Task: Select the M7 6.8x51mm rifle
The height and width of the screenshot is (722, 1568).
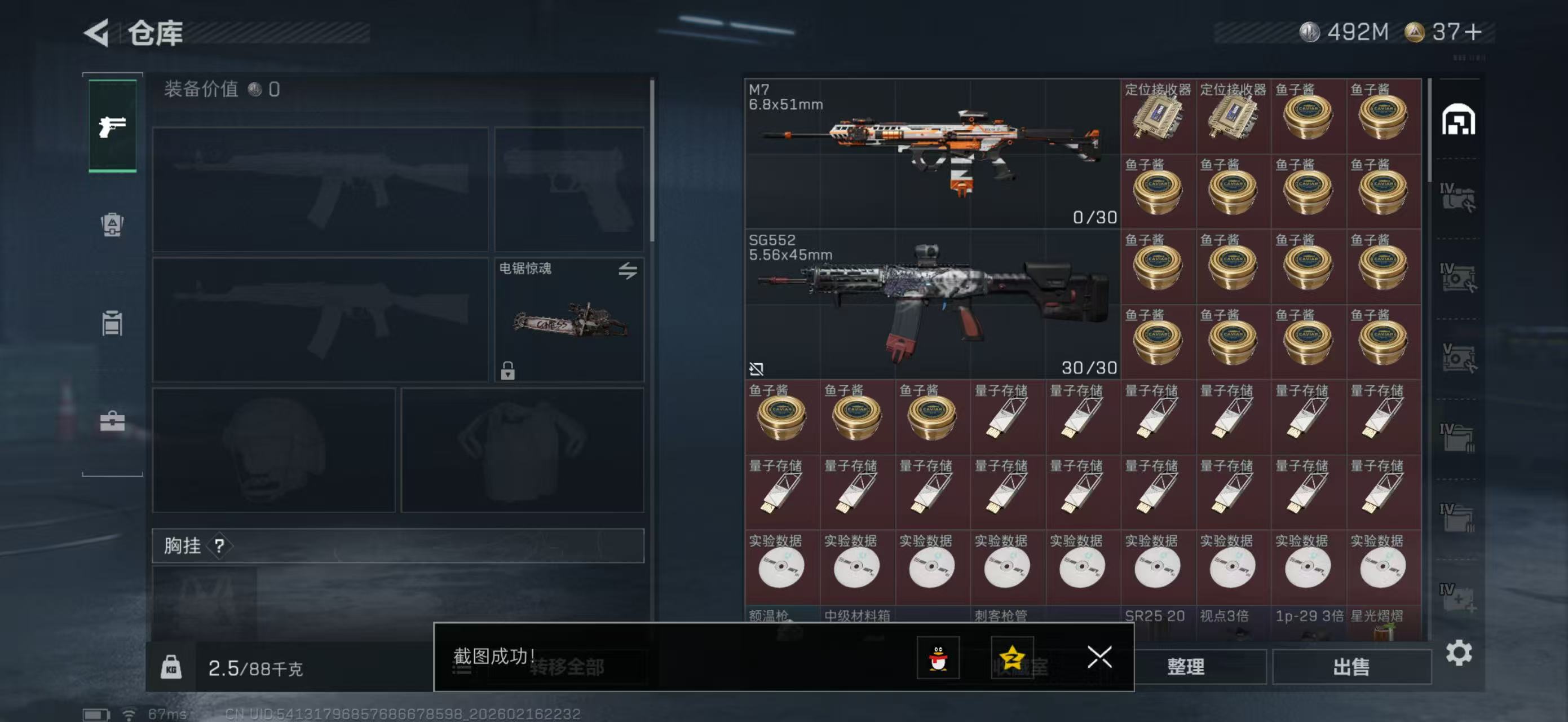Action: pos(932,153)
